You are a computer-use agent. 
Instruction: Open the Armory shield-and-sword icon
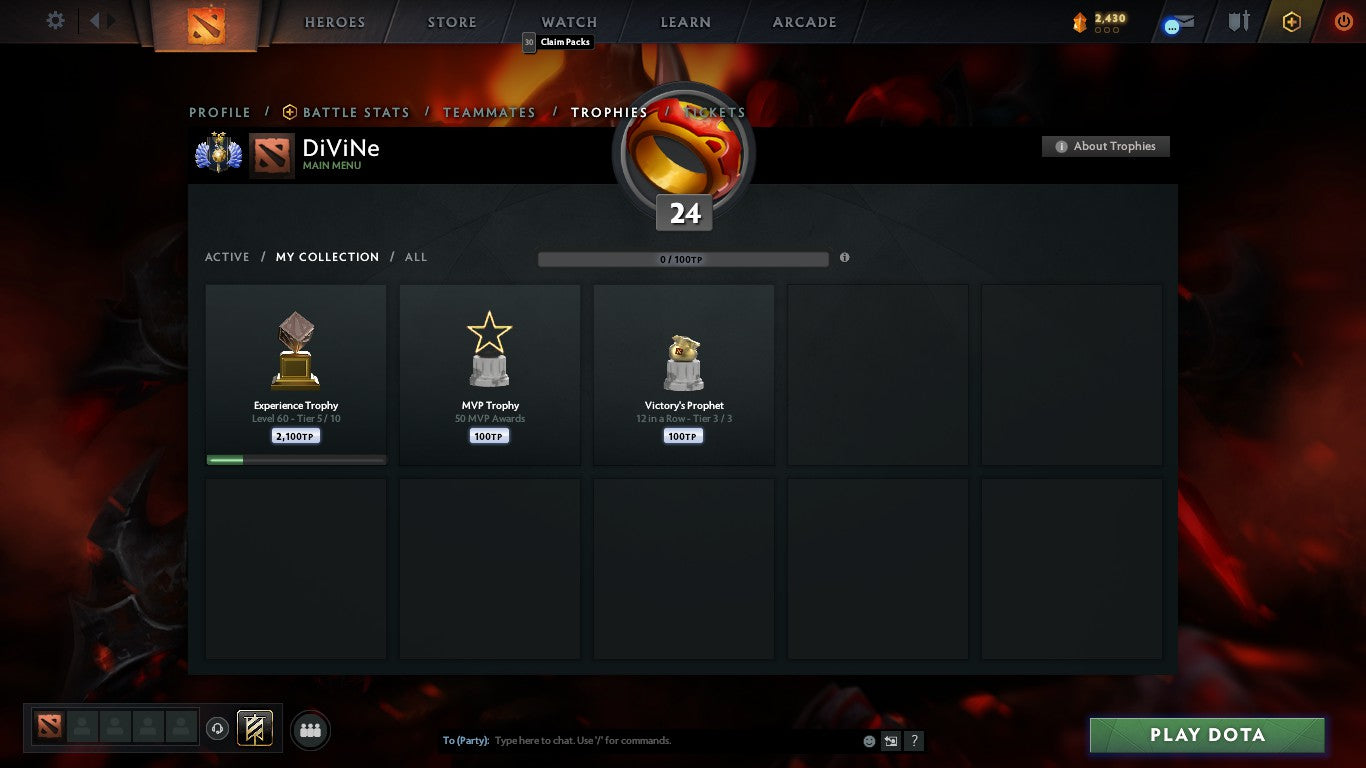(x=1237, y=21)
